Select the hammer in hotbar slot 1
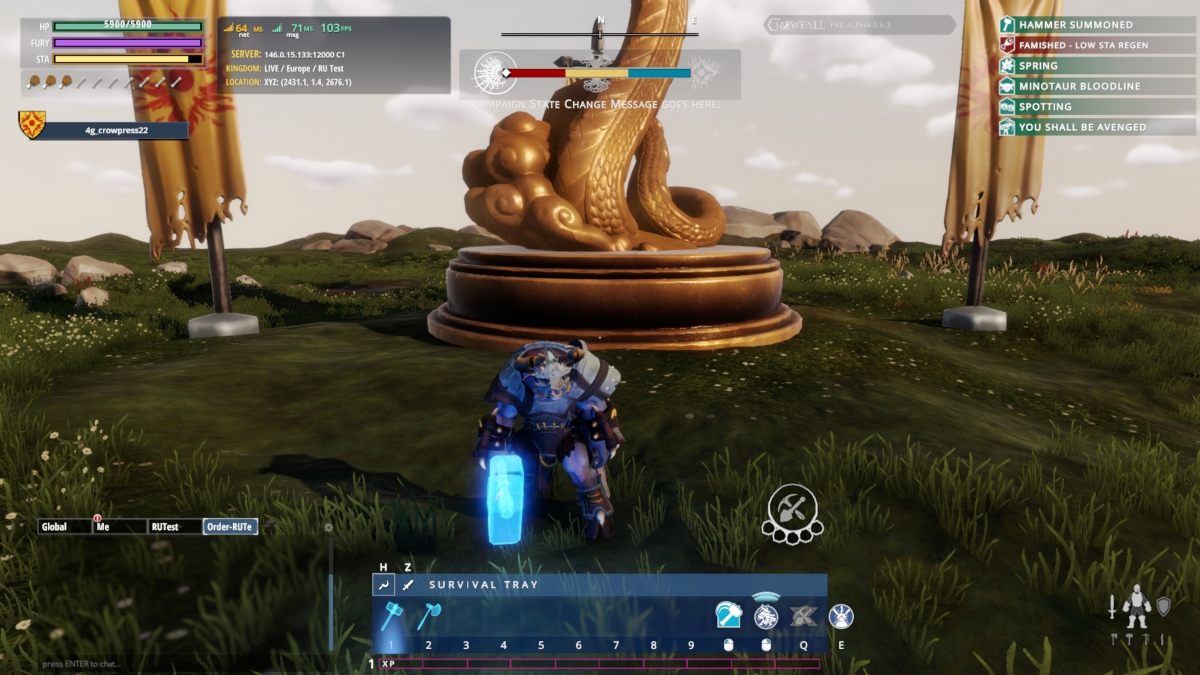The height and width of the screenshot is (675, 1200). pos(392,615)
